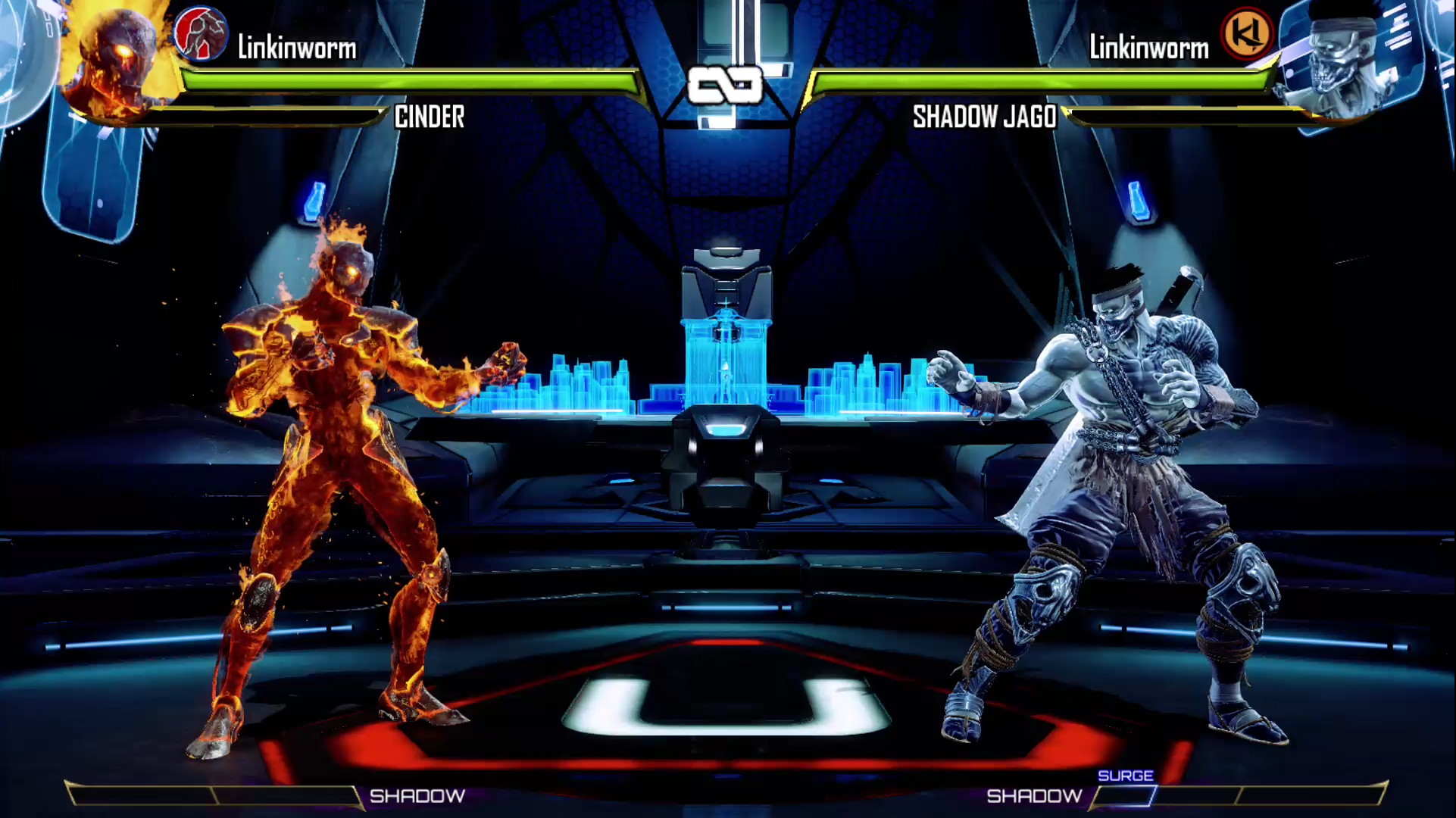
Task: Open the red player emblem icon
Action: point(200,34)
